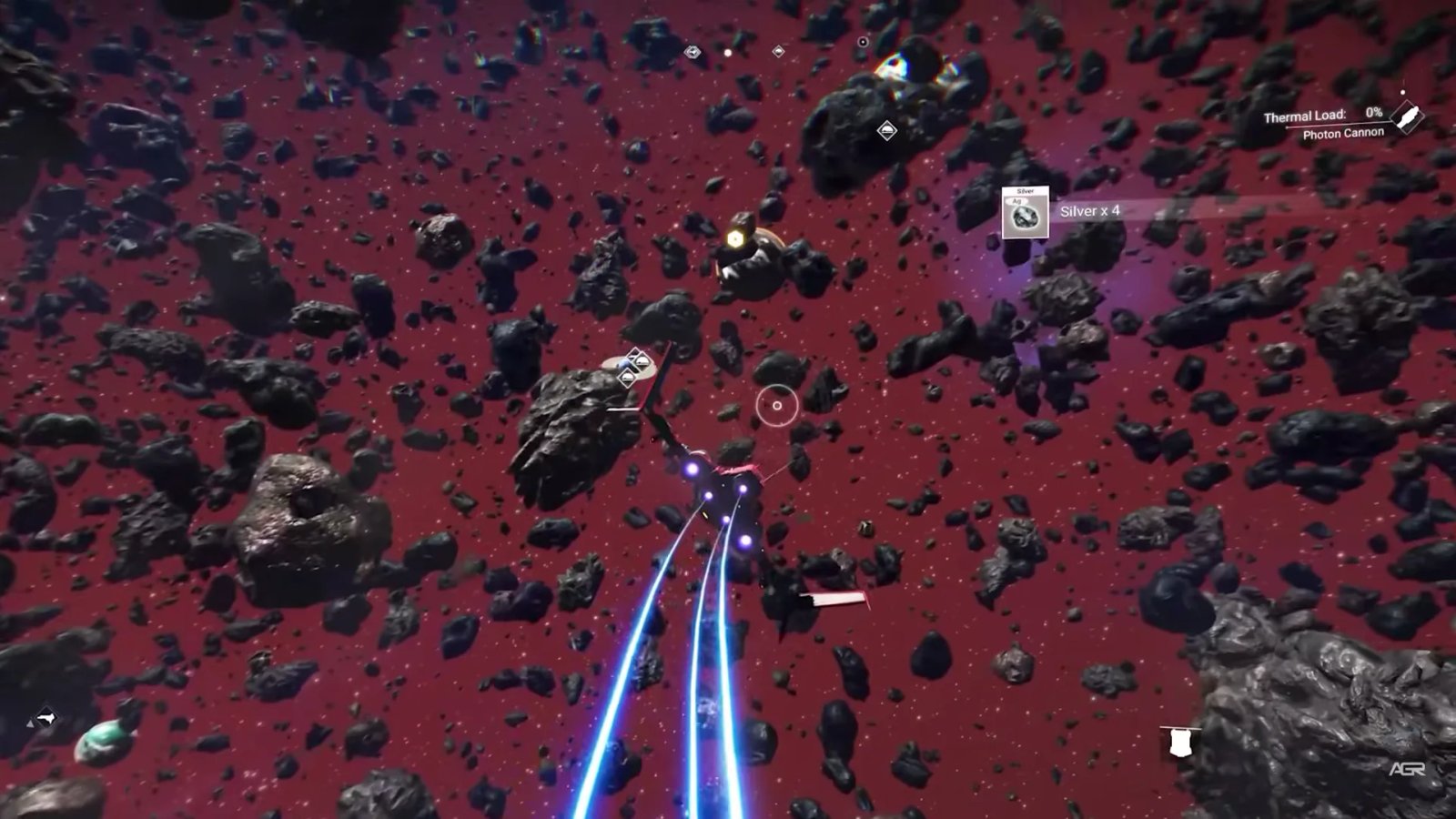
Task: Select the white cargo container icon bottom right
Action: [1181, 744]
